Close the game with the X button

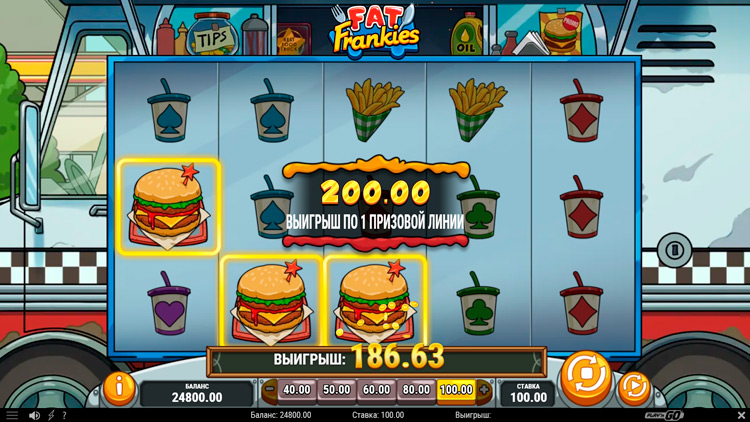coord(741,415)
